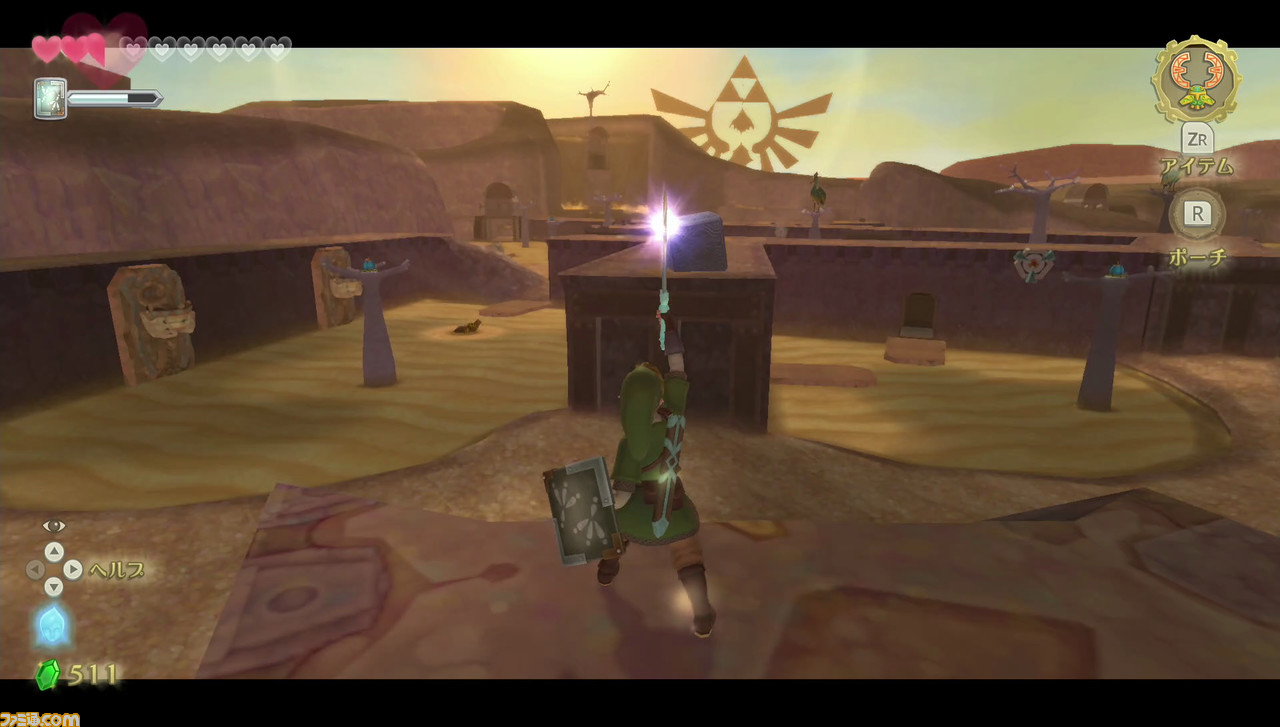Open the ファミ通.com watermark link
This screenshot has height=727, width=1280.
[x=40, y=717]
